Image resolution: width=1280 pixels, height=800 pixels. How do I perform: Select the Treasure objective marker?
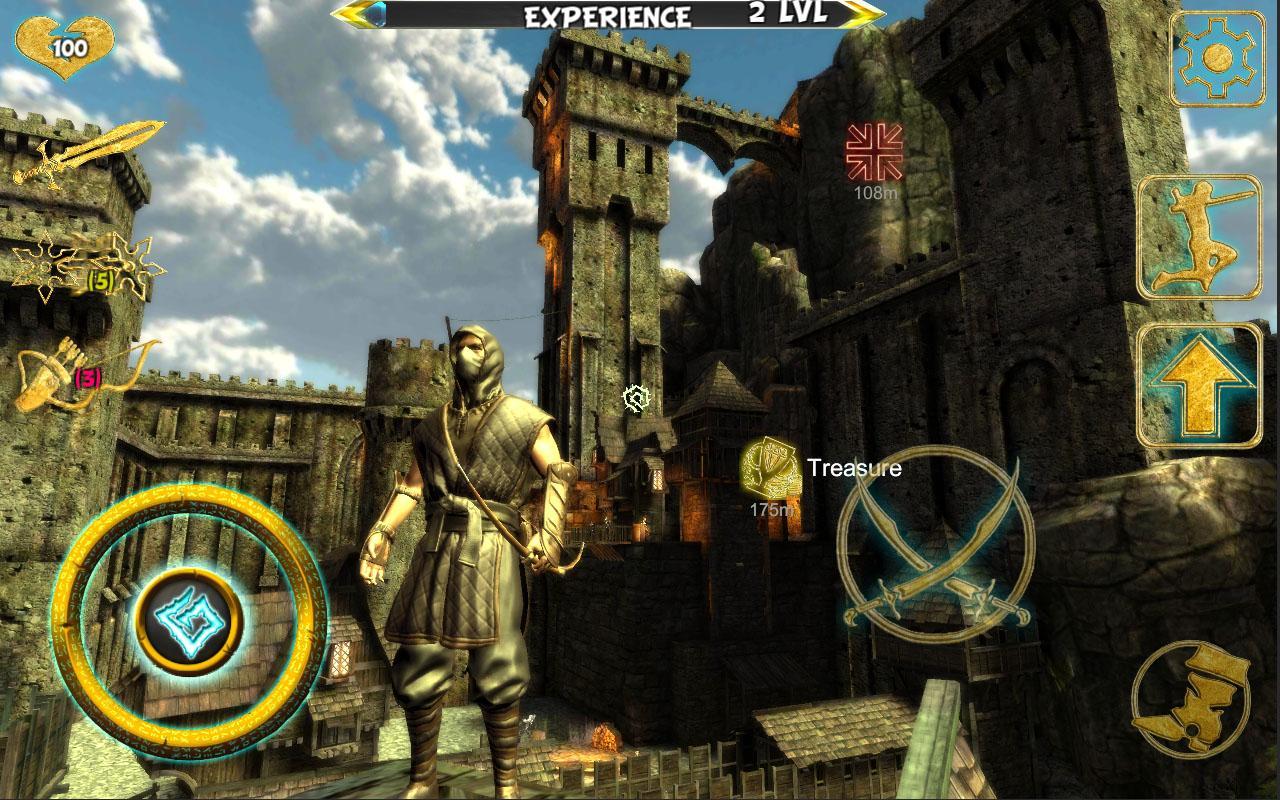(771, 467)
